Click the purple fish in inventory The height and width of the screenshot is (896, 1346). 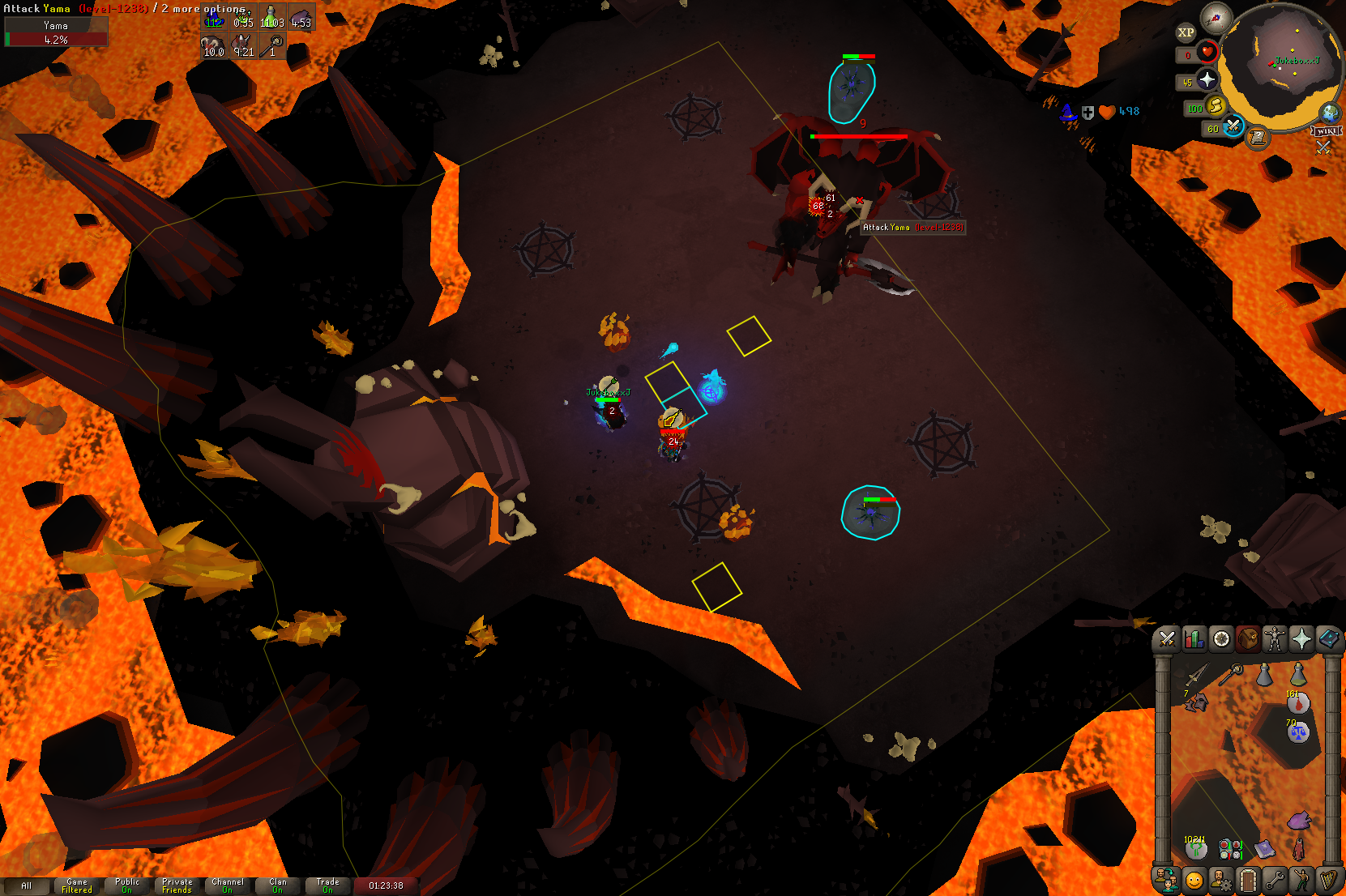coord(1299,821)
